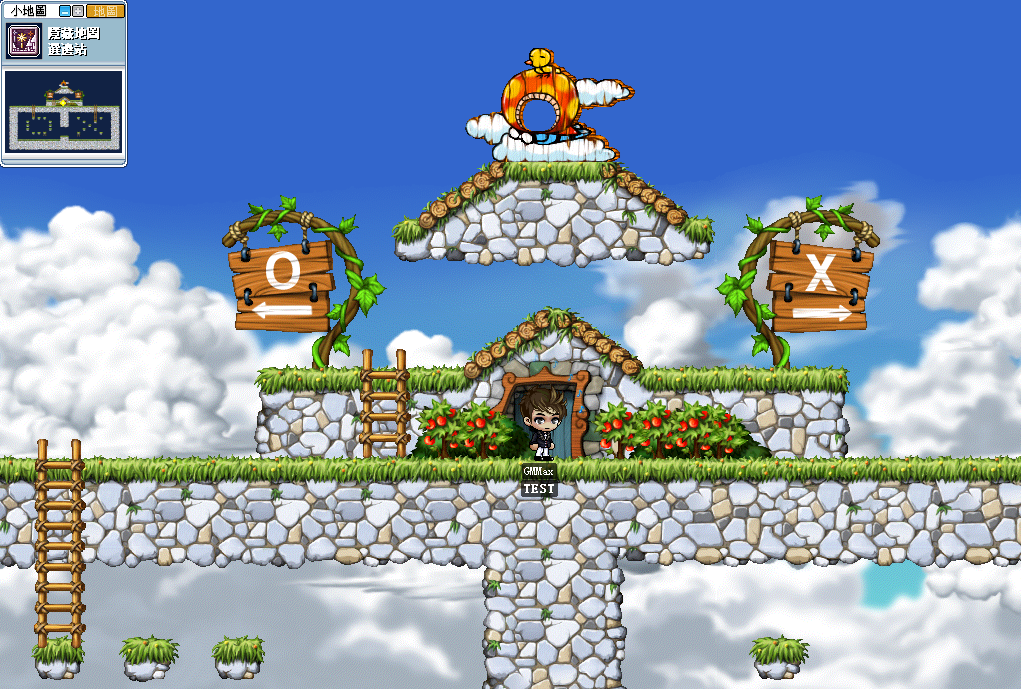
Task: Minimize the minimap with the blue minus button
Action: 65,11
